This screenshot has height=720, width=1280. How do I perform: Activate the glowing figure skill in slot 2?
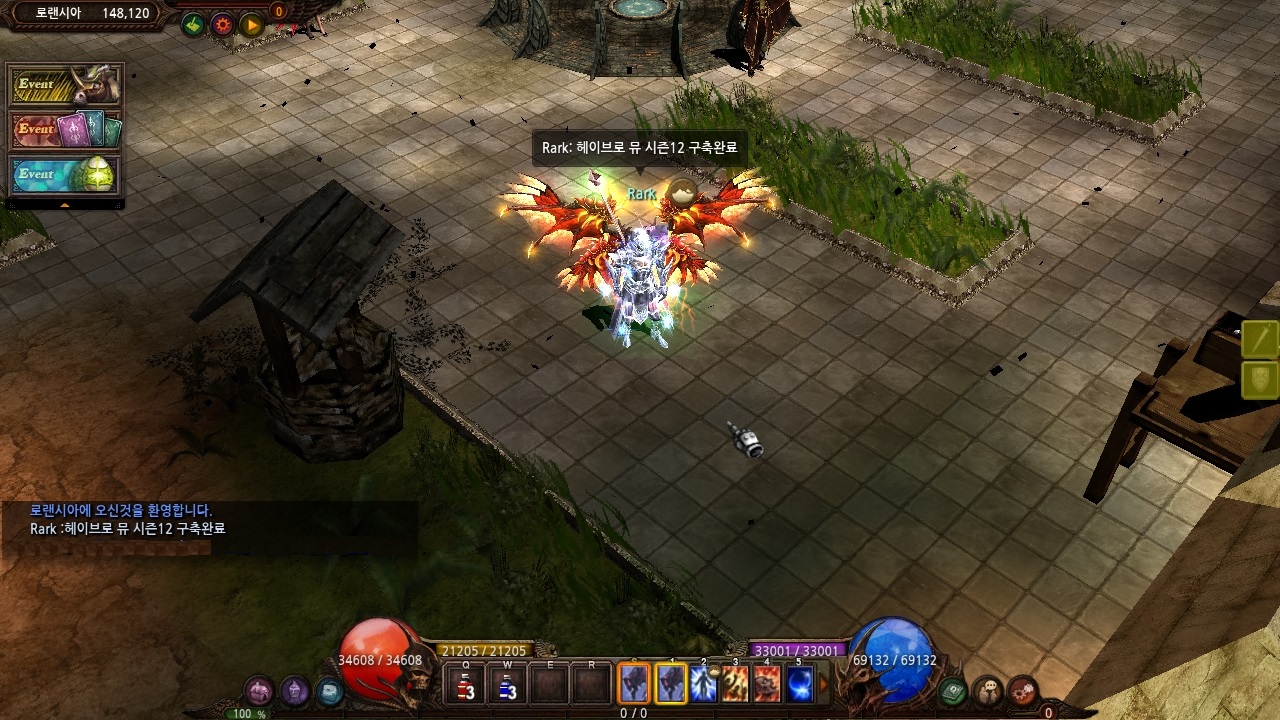tap(703, 684)
